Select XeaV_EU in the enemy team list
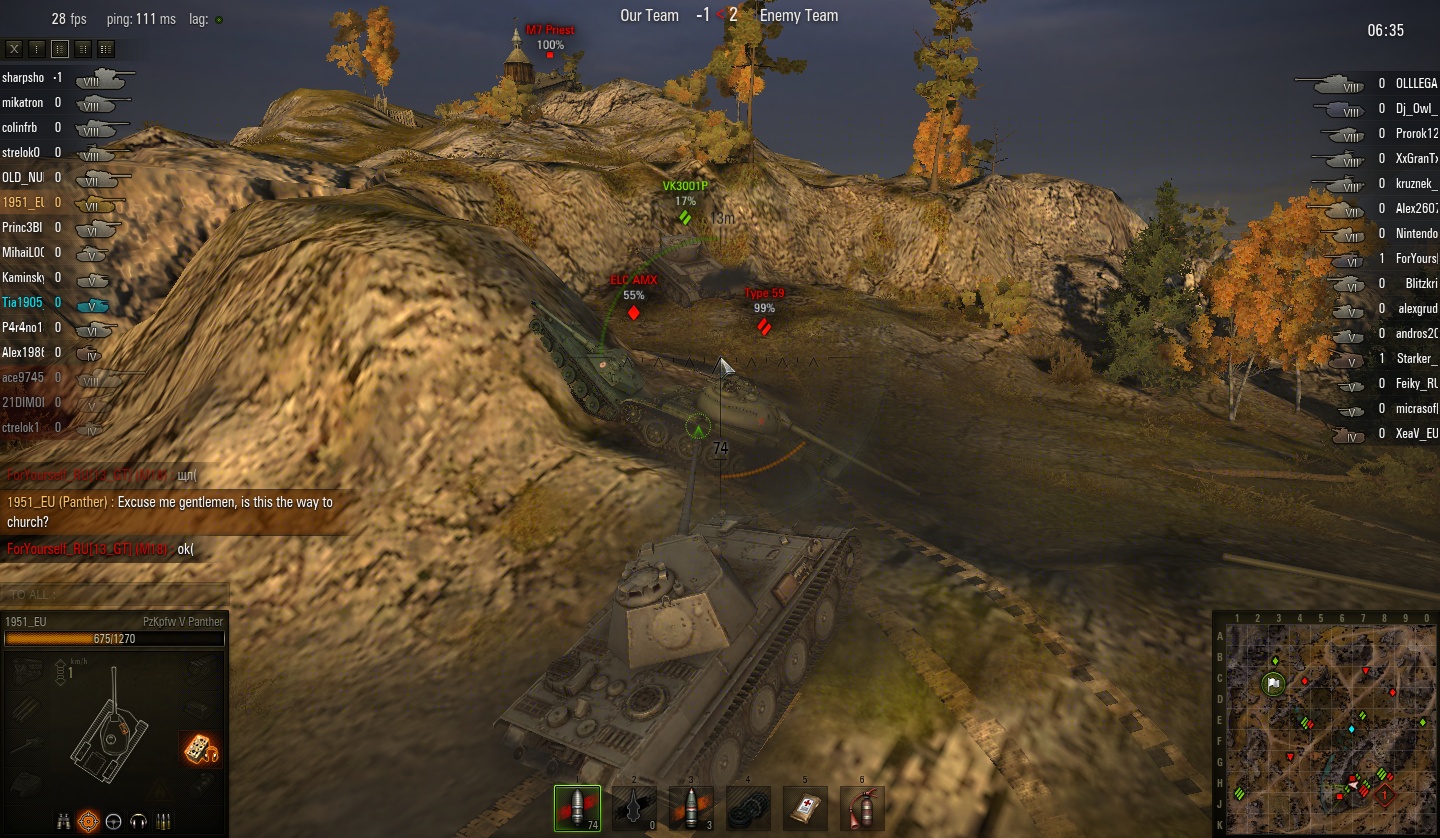This screenshot has height=838, width=1440. (1416, 434)
